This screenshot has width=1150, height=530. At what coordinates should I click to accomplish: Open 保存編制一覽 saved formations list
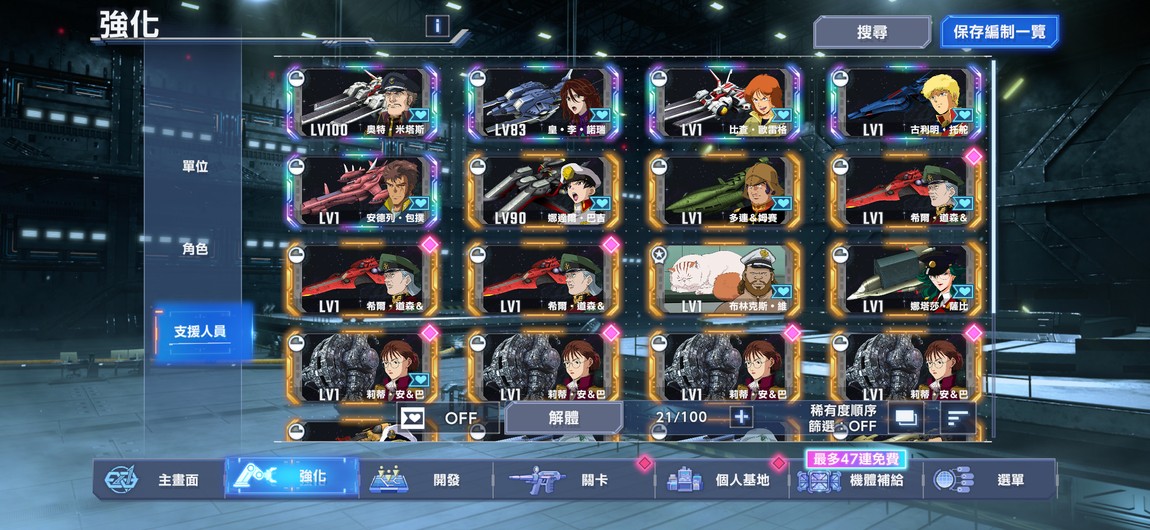point(998,32)
